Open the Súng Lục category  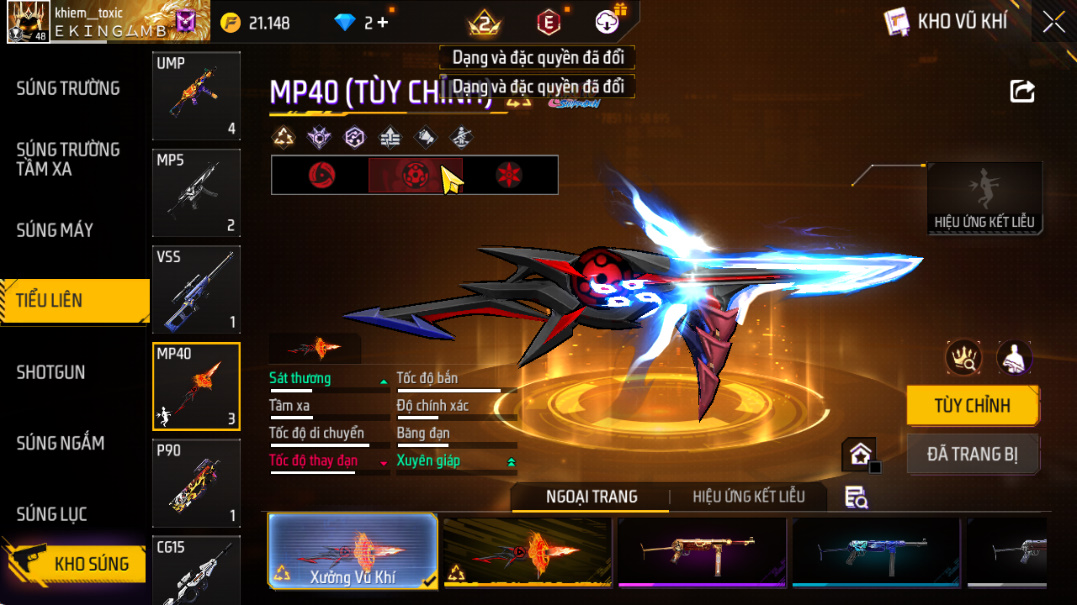pos(52,514)
